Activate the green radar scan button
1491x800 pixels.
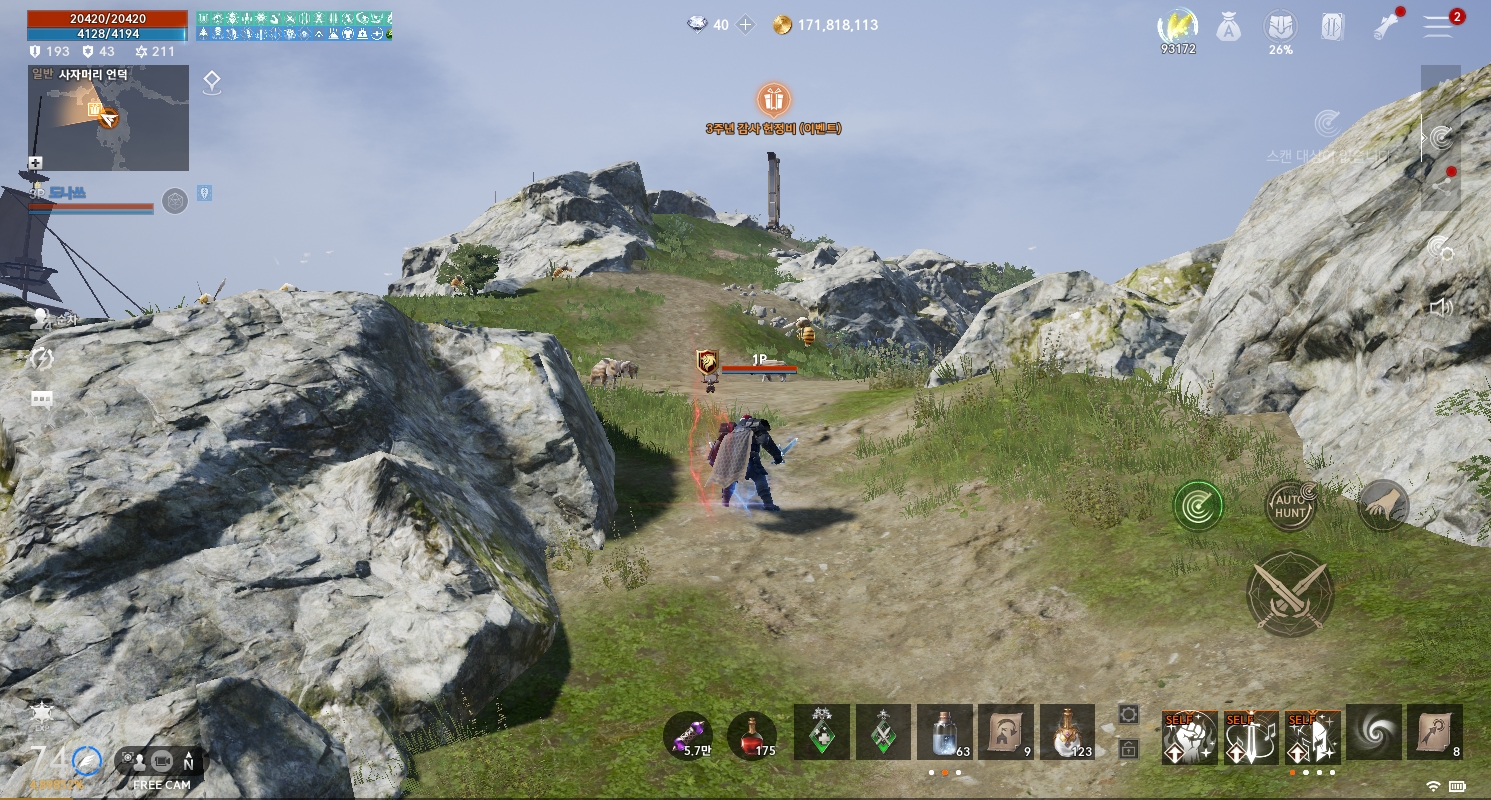(x=1198, y=506)
